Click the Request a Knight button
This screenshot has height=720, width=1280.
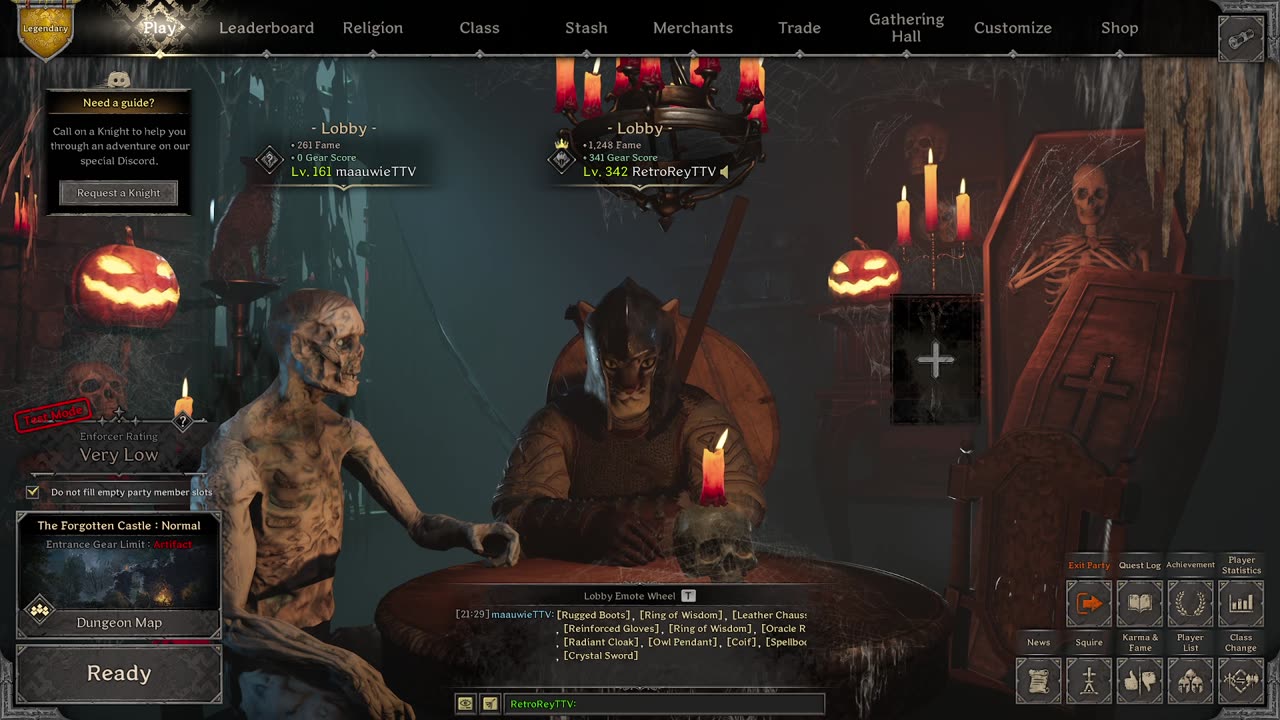[119, 193]
